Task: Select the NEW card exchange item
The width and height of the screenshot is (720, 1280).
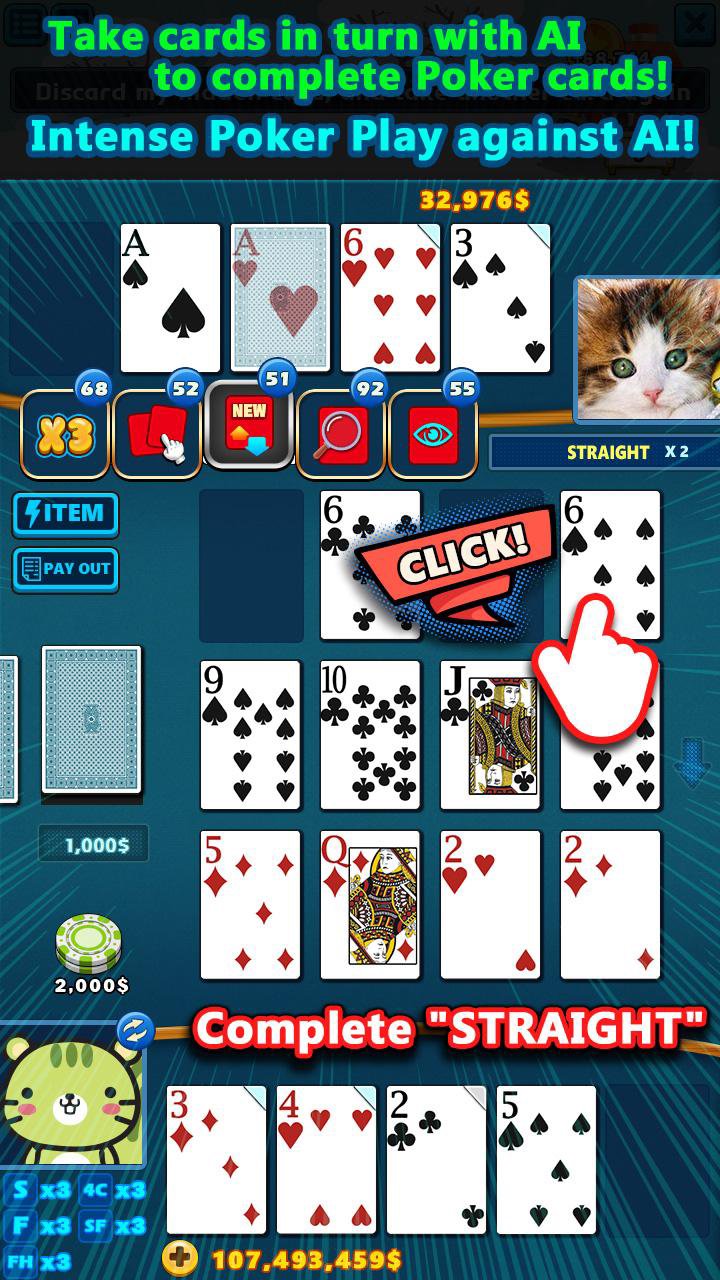Action: (x=249, y=431)
